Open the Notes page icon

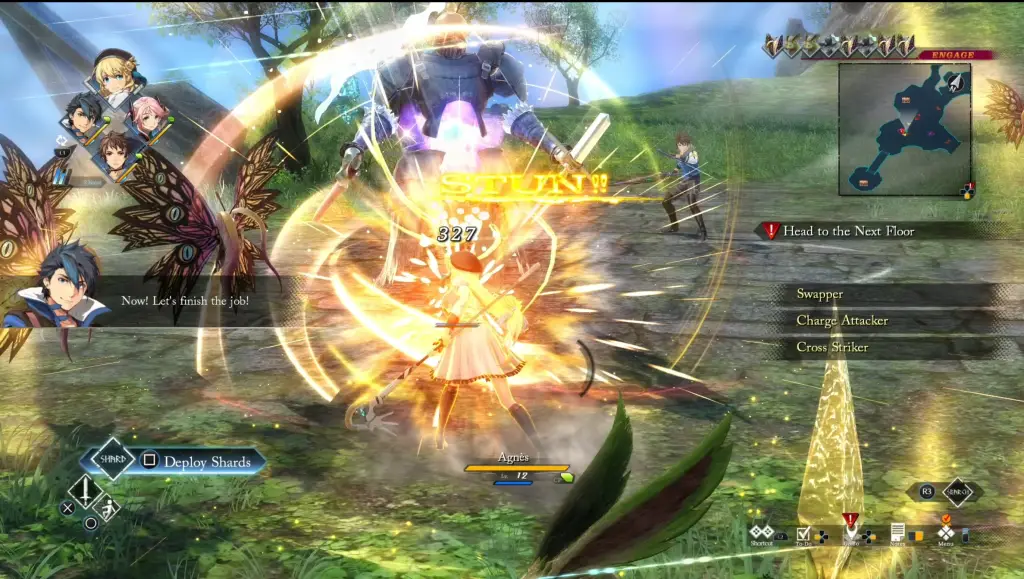(x=898, y=532)
